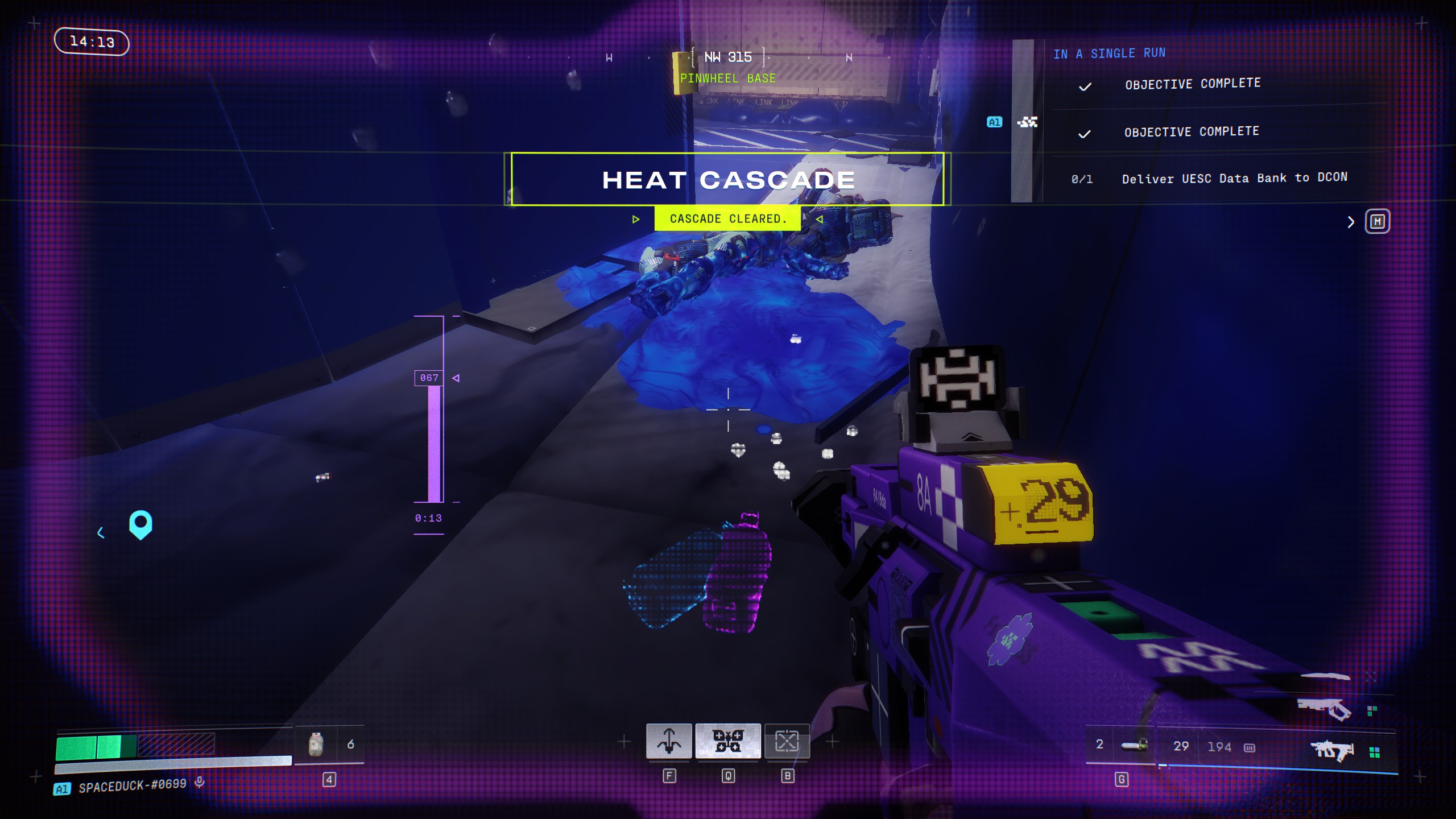Select the greyed-out crossed-square ability icon
Viewport: 1456px width, 819px height.
pyautogui.click(x=787, y=741)
